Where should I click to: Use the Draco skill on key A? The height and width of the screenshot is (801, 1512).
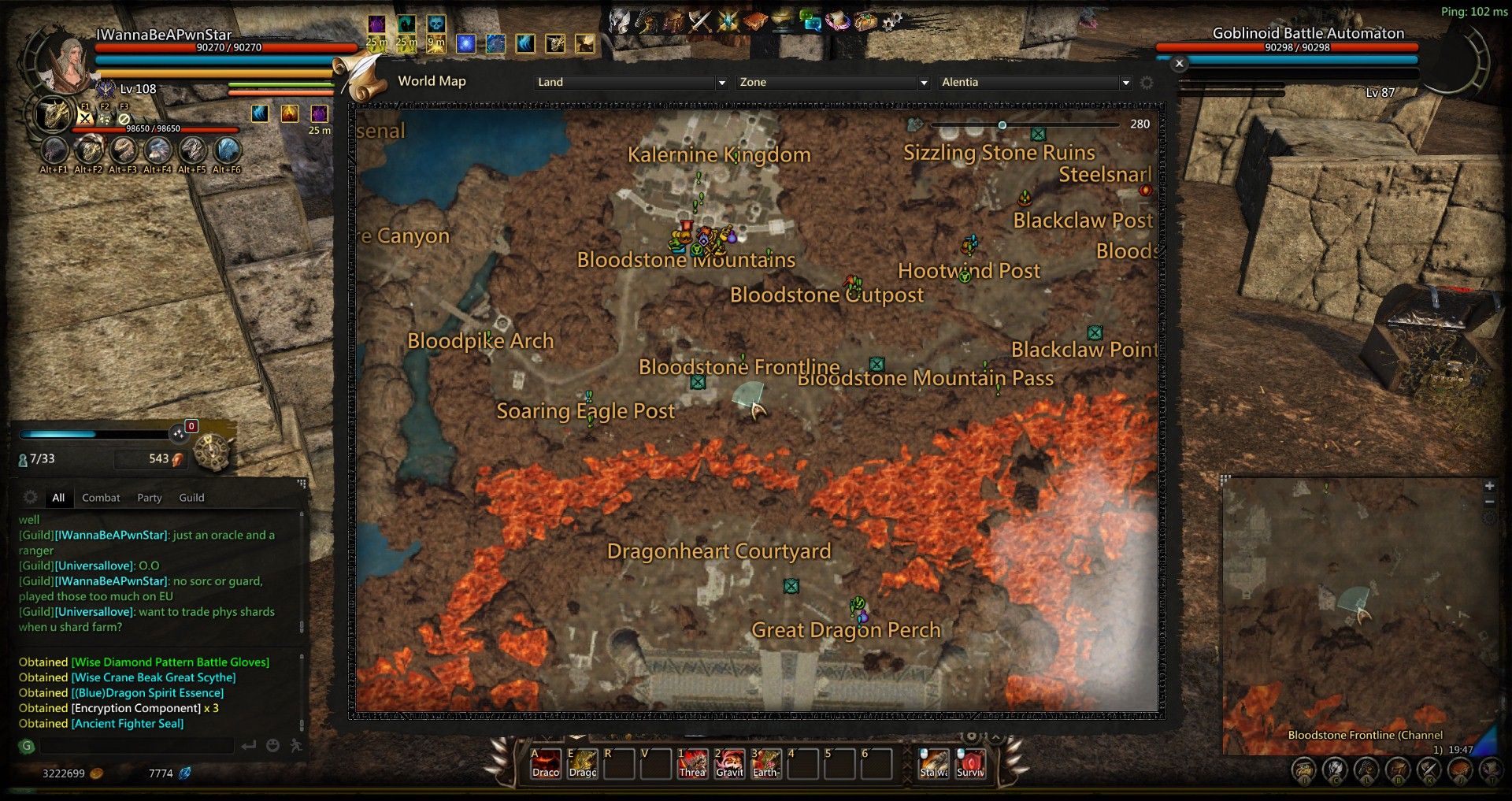[x=546, y=763]
